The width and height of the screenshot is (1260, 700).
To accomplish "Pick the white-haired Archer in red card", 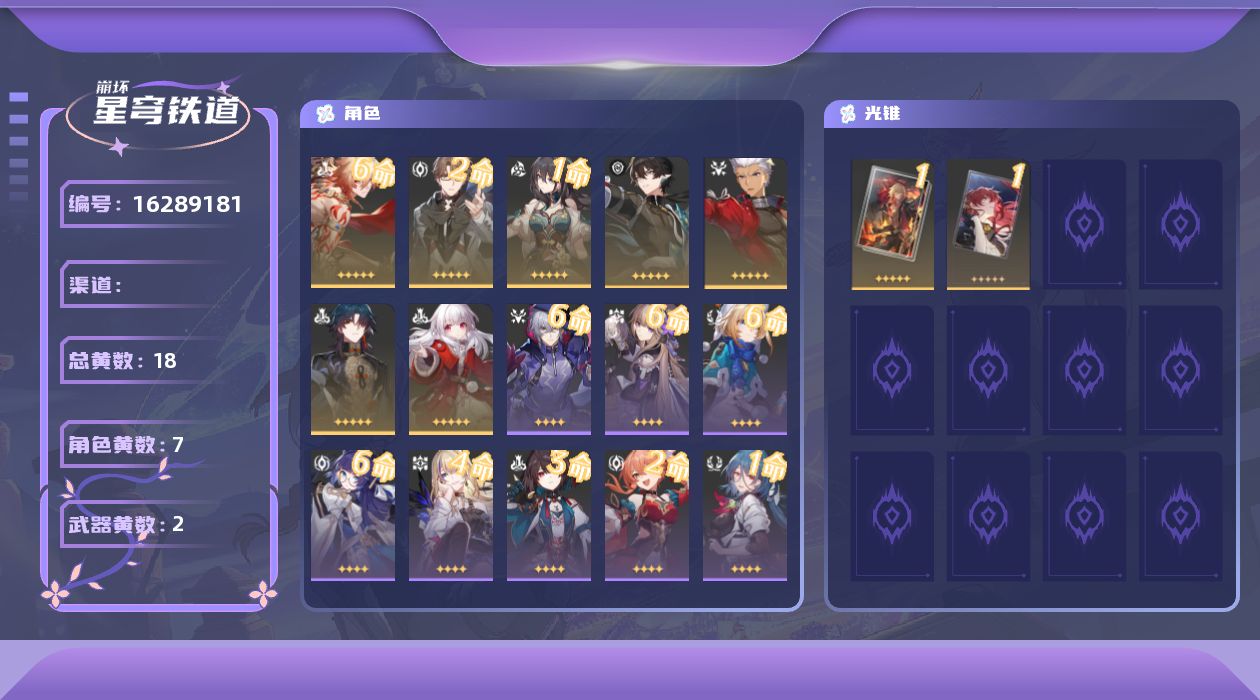I will click(744, 222).
